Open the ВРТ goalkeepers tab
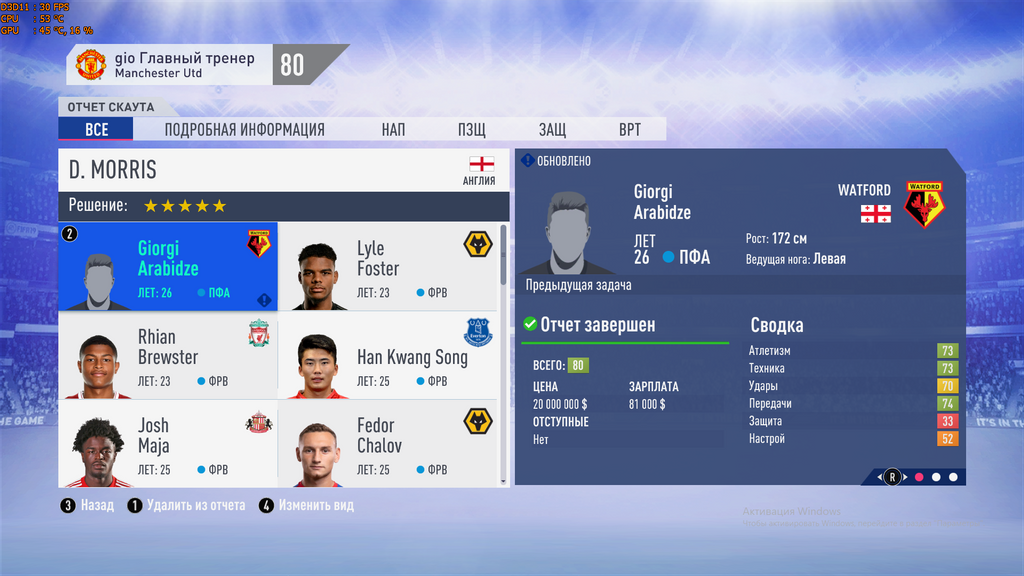 click(x=630, y=130)
